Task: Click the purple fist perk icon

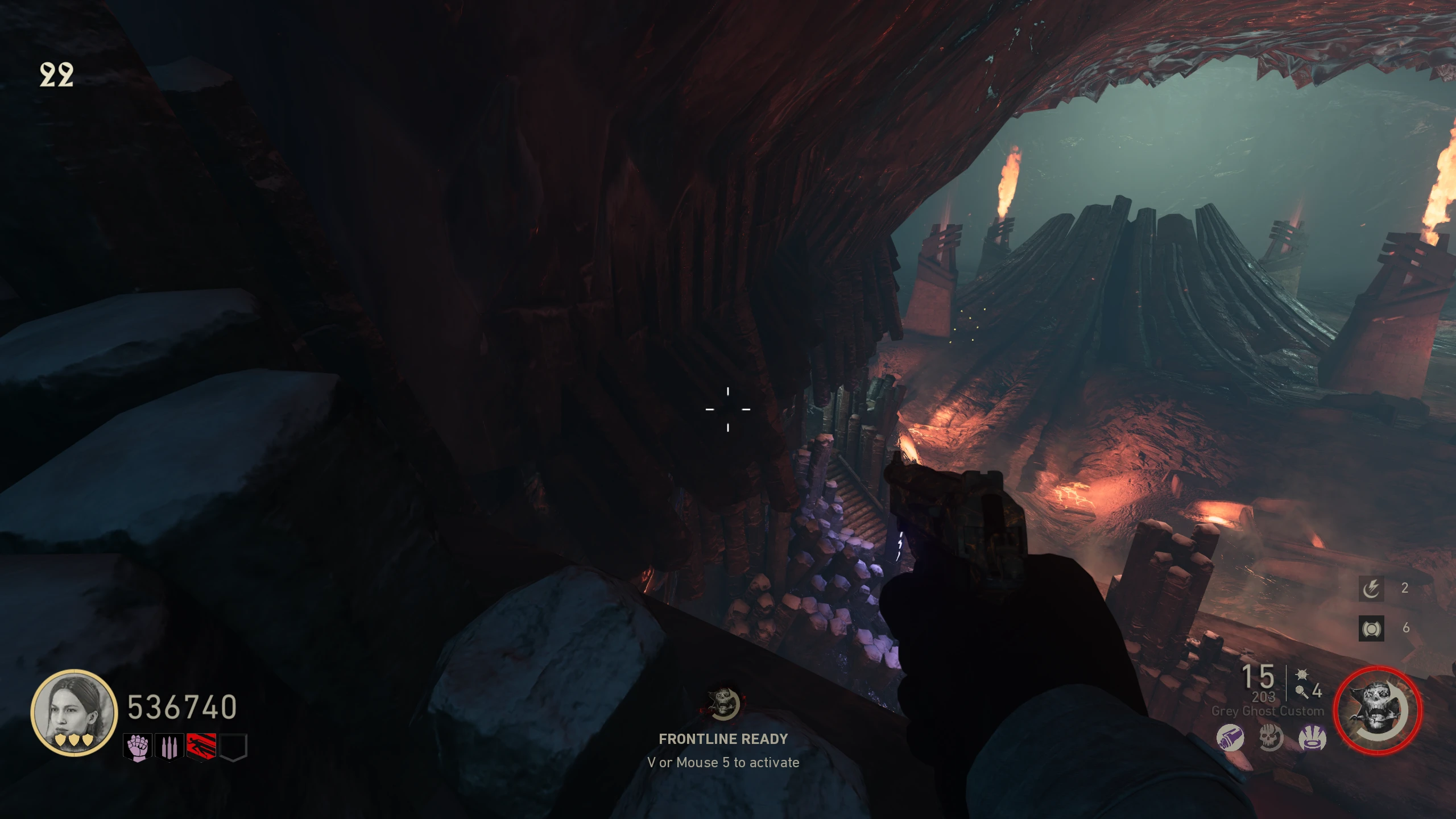Action: click(138, 747)
